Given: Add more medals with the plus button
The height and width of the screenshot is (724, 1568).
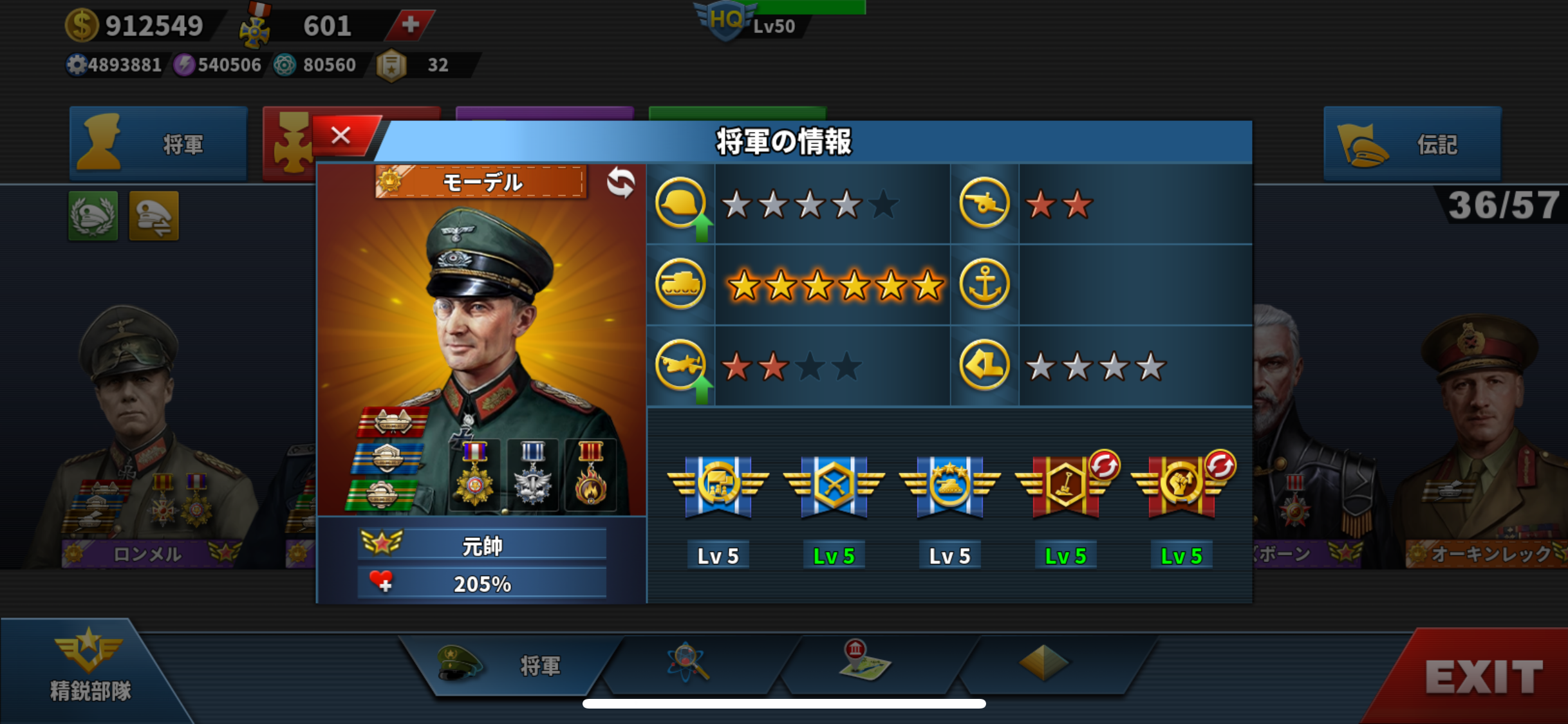Looking at the screenshot, I should click(x=410, y=25).
